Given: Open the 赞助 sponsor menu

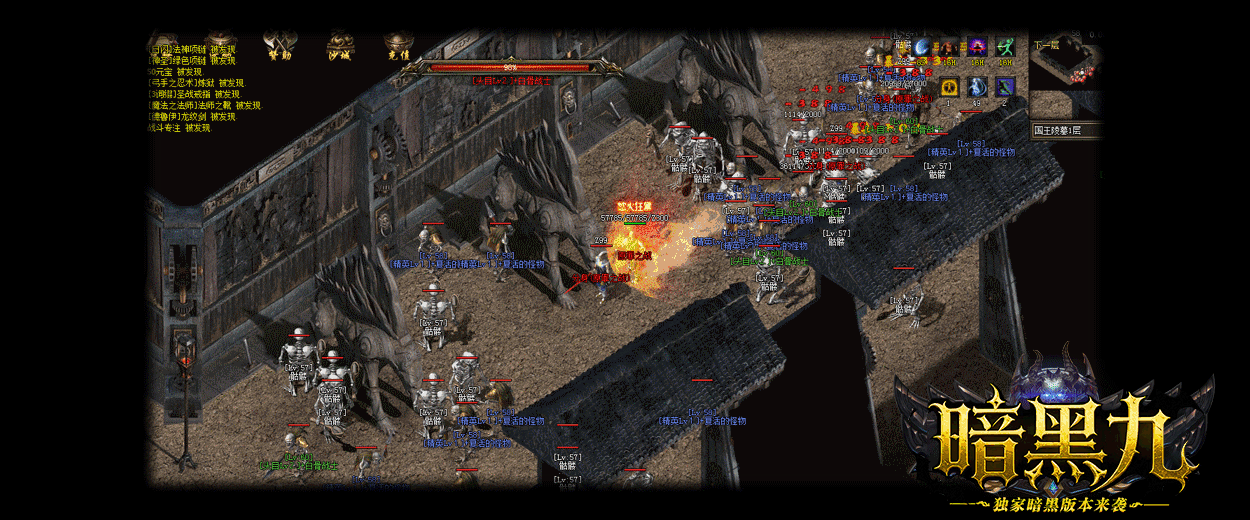Looking at the screenshot, I should point(278,47).
